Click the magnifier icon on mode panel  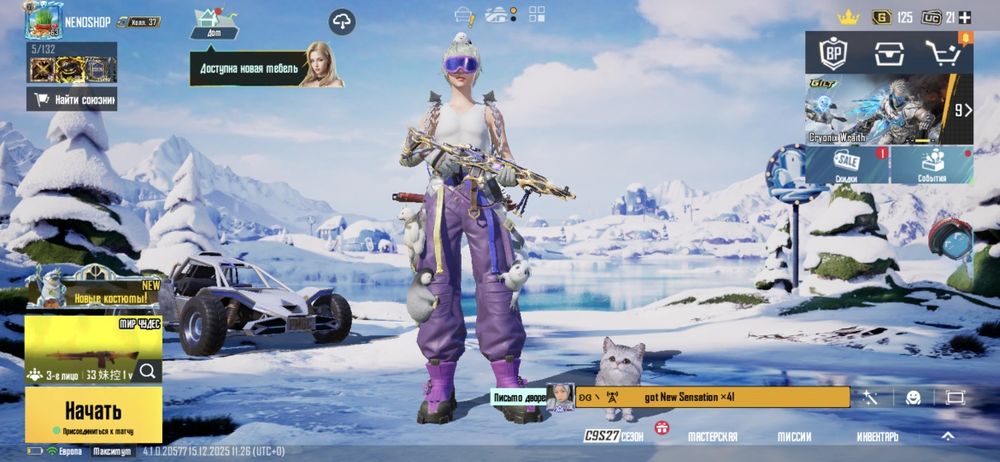click(148, 372)
